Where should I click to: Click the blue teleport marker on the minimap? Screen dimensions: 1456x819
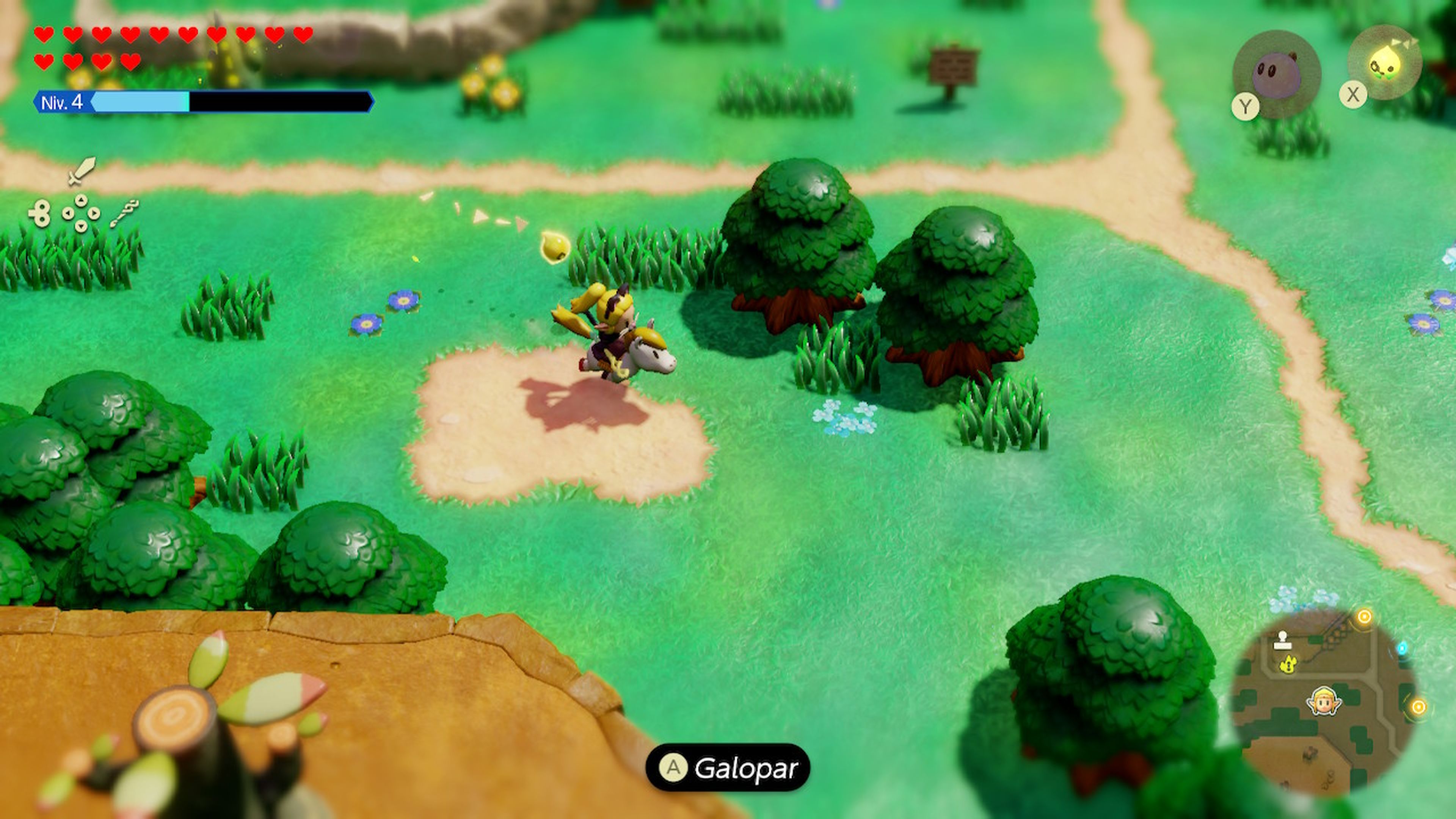(x=1402, y=649)
